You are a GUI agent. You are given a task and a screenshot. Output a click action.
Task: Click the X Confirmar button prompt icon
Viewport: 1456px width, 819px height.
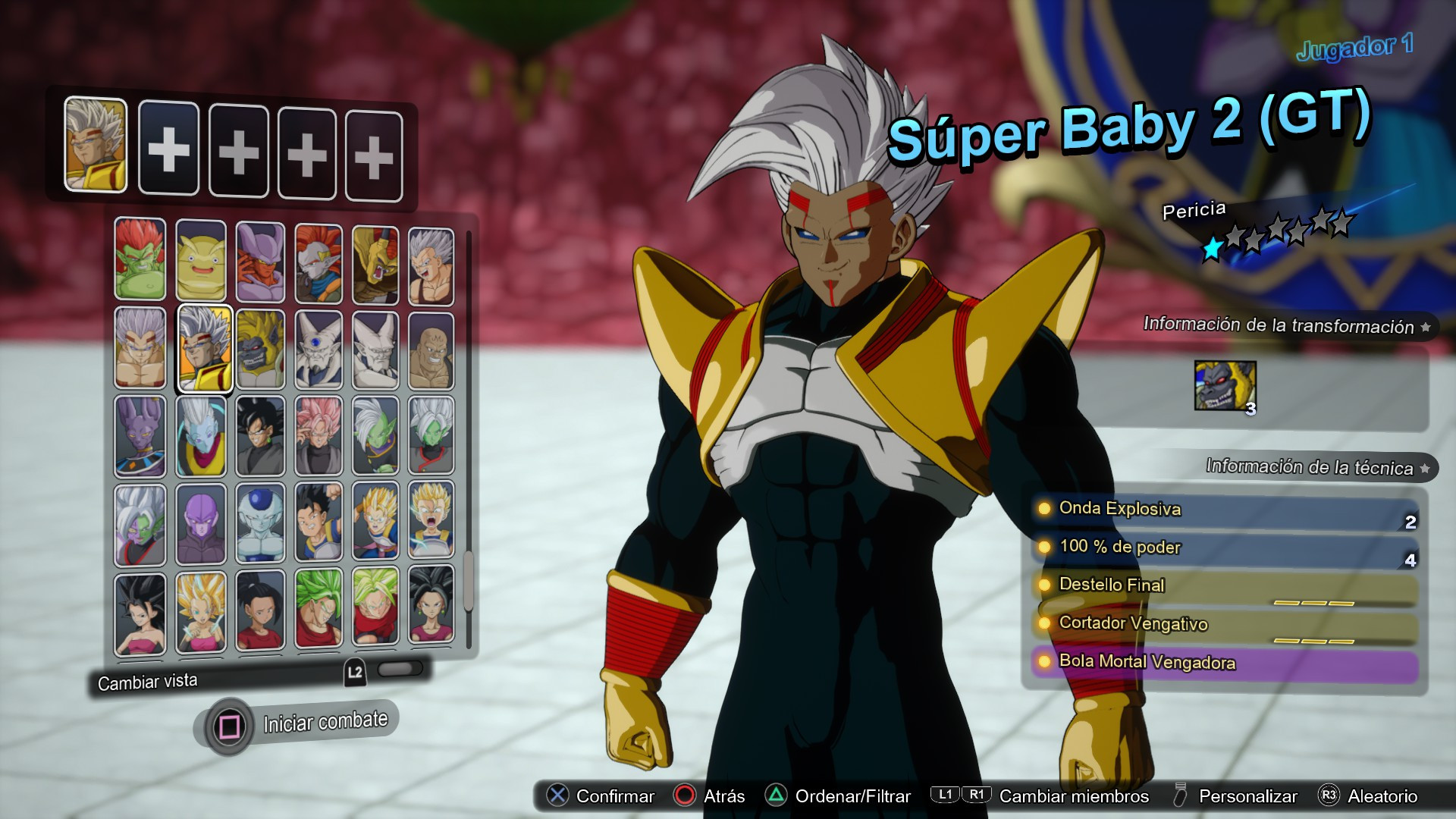(559, 796)
